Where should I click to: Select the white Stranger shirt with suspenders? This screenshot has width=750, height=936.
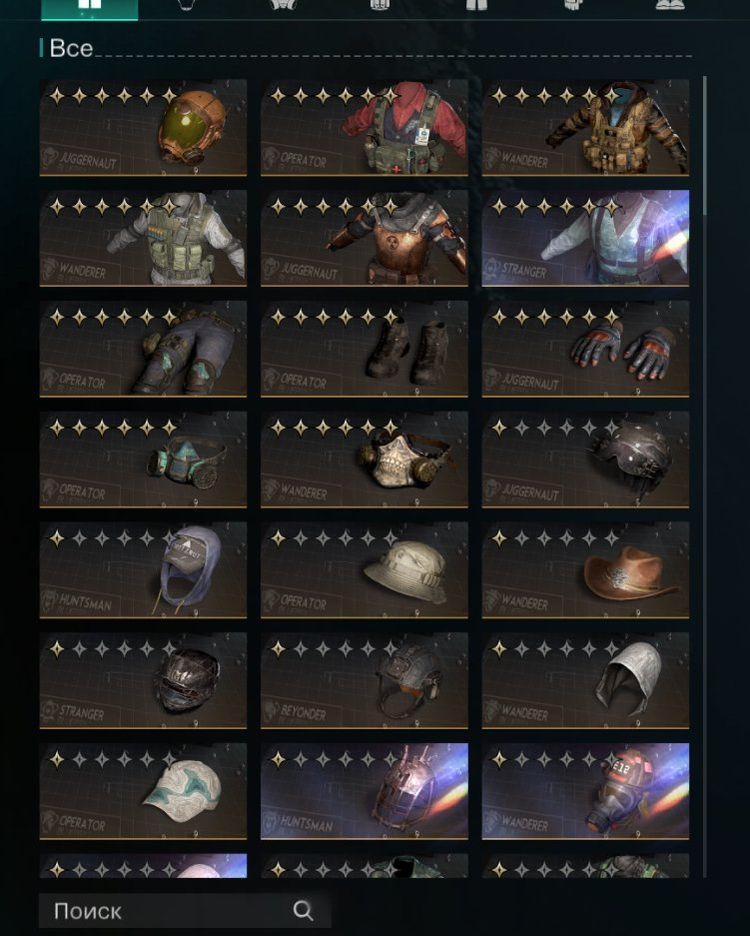click(x=585, y=238)
